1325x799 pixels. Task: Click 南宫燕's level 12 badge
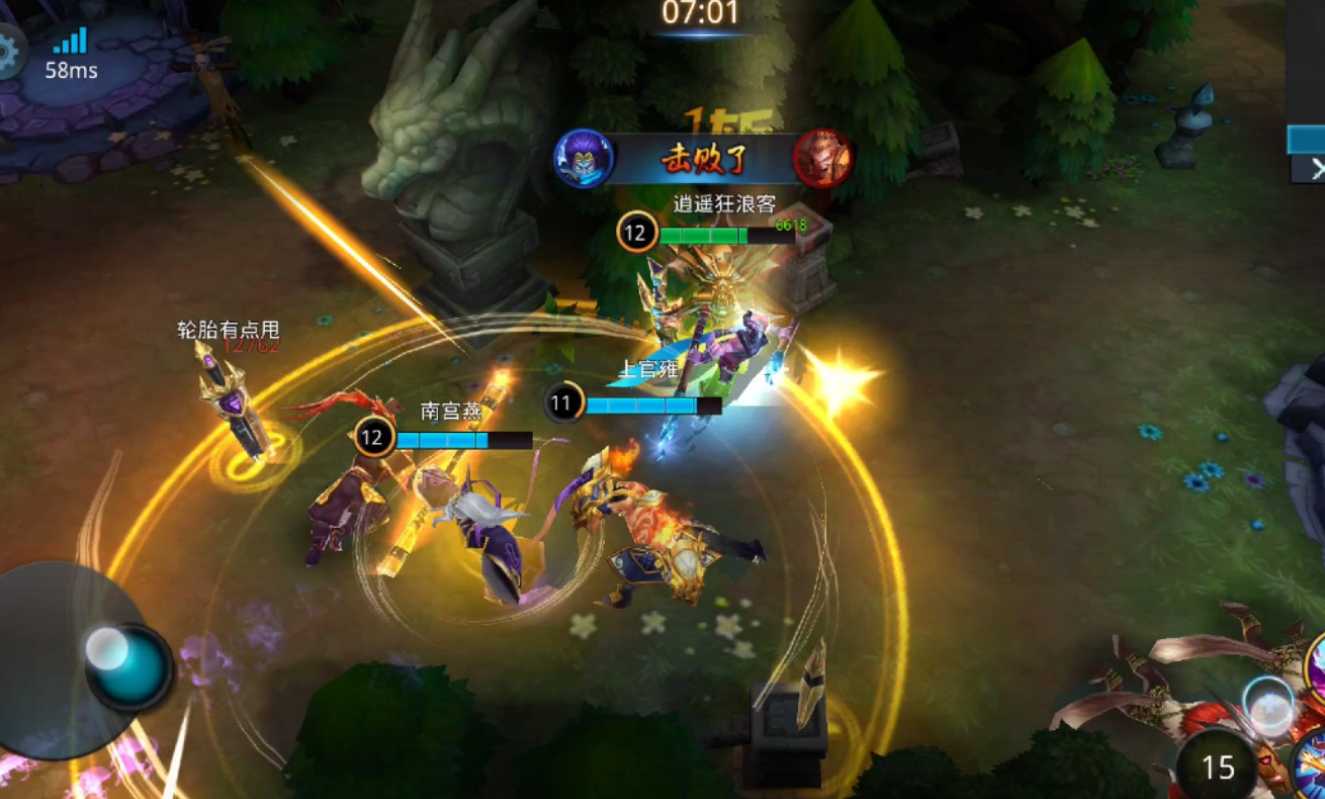[x=372, y=436]
